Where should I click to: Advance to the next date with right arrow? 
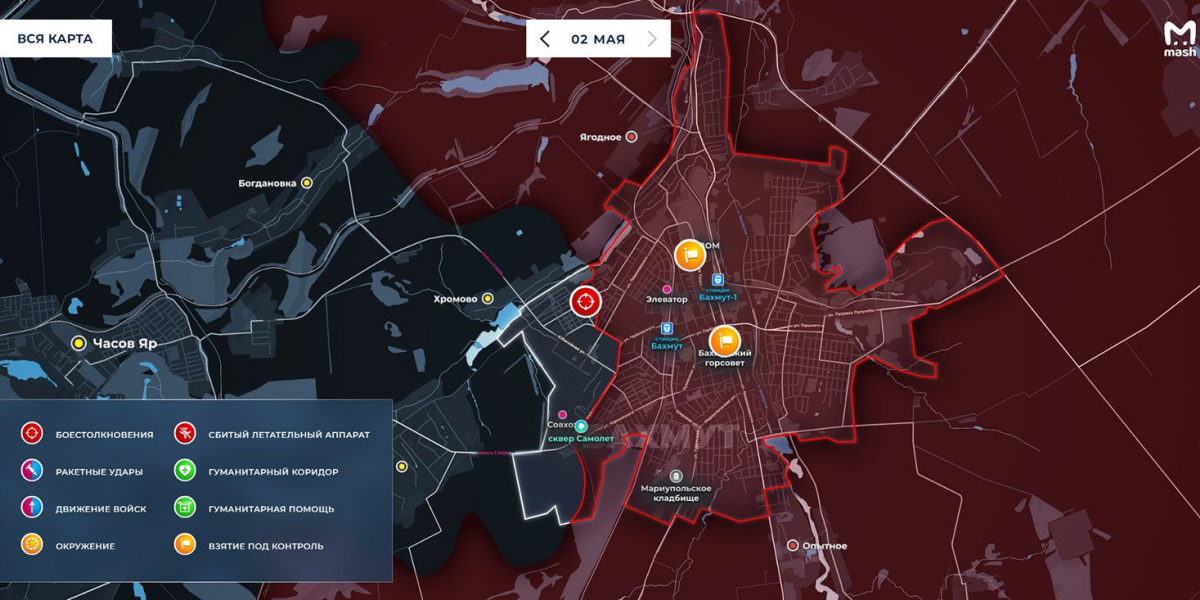click(653, 39)
